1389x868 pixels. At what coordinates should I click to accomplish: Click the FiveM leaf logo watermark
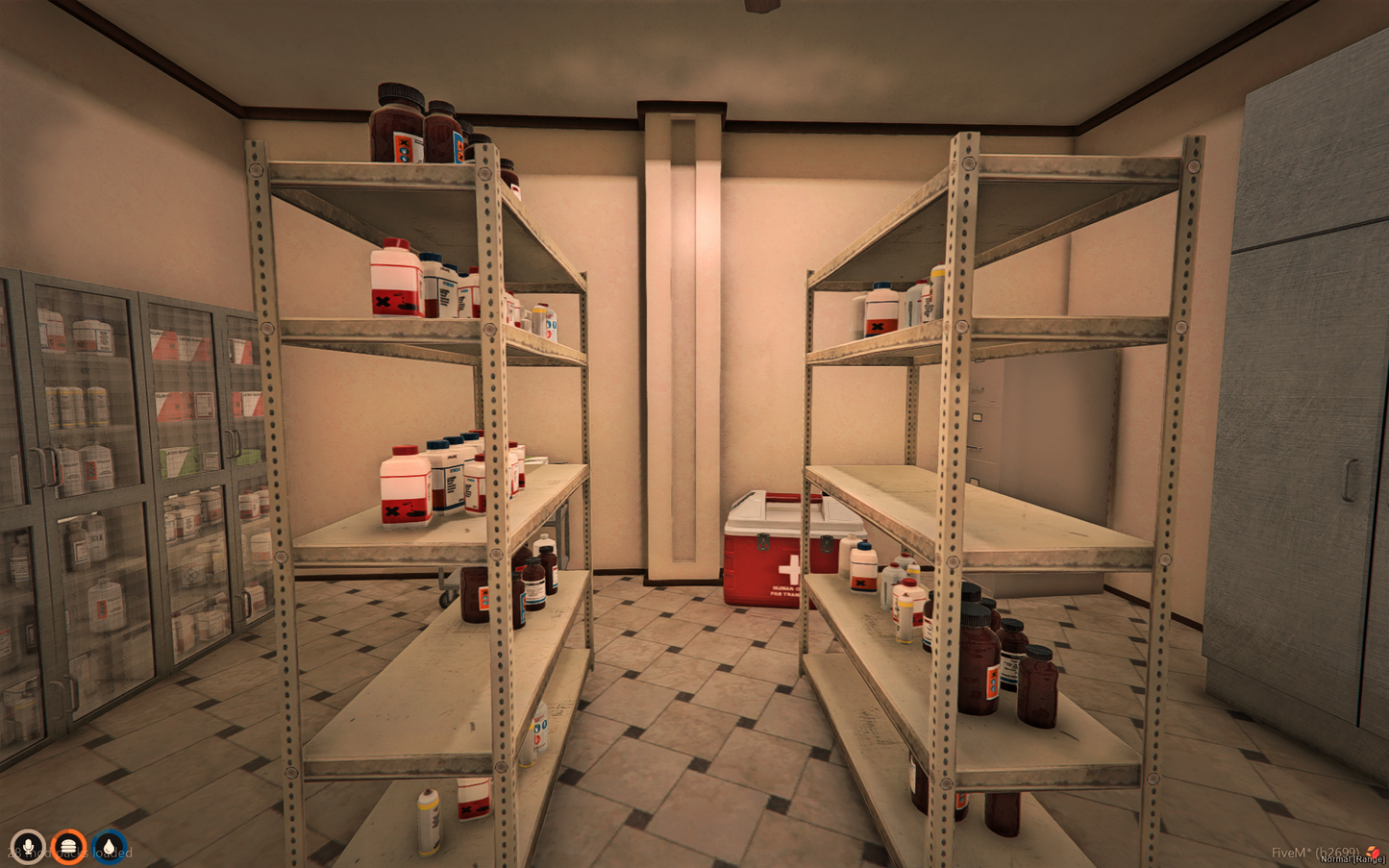[1373, 852]
